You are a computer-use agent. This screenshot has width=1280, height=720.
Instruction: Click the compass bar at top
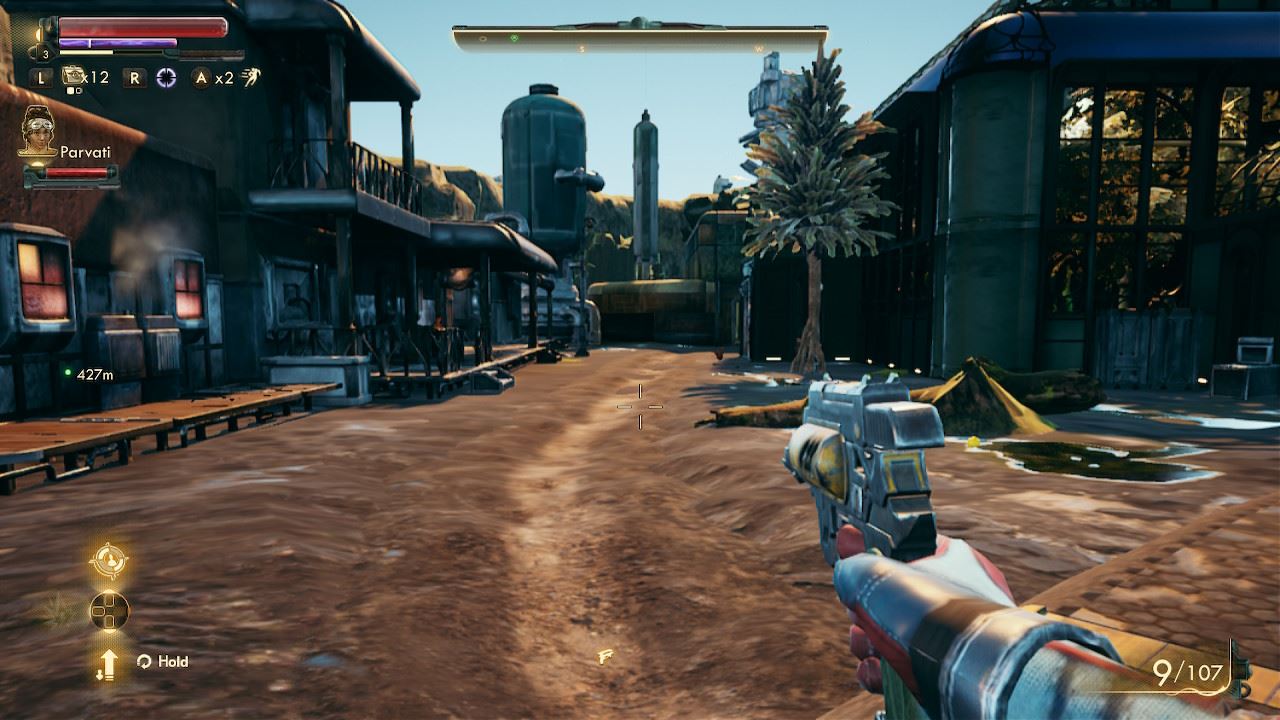(x=640, y=39)
